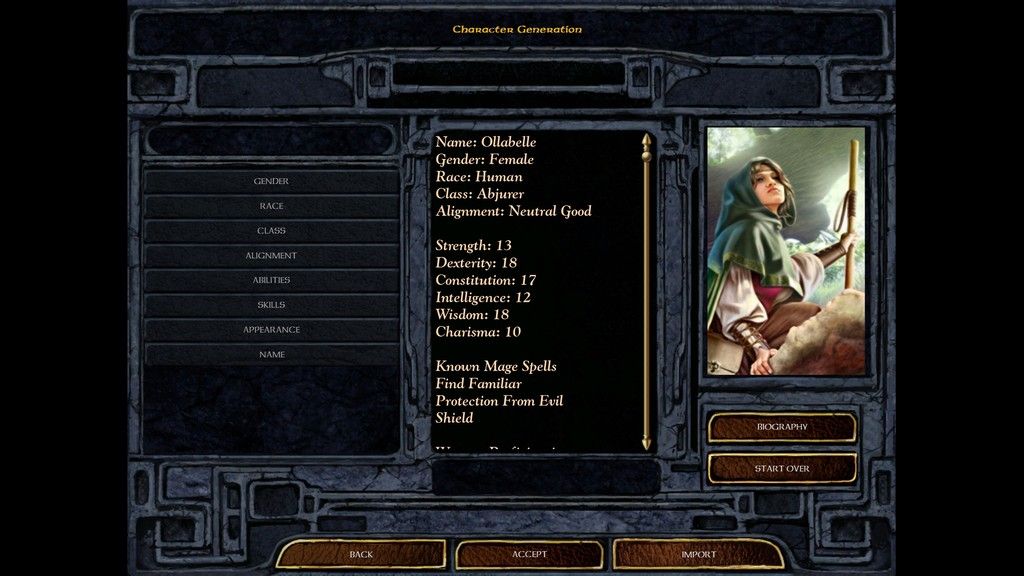Open the Gender selection step
The image size is (1024, 576).
271,181
